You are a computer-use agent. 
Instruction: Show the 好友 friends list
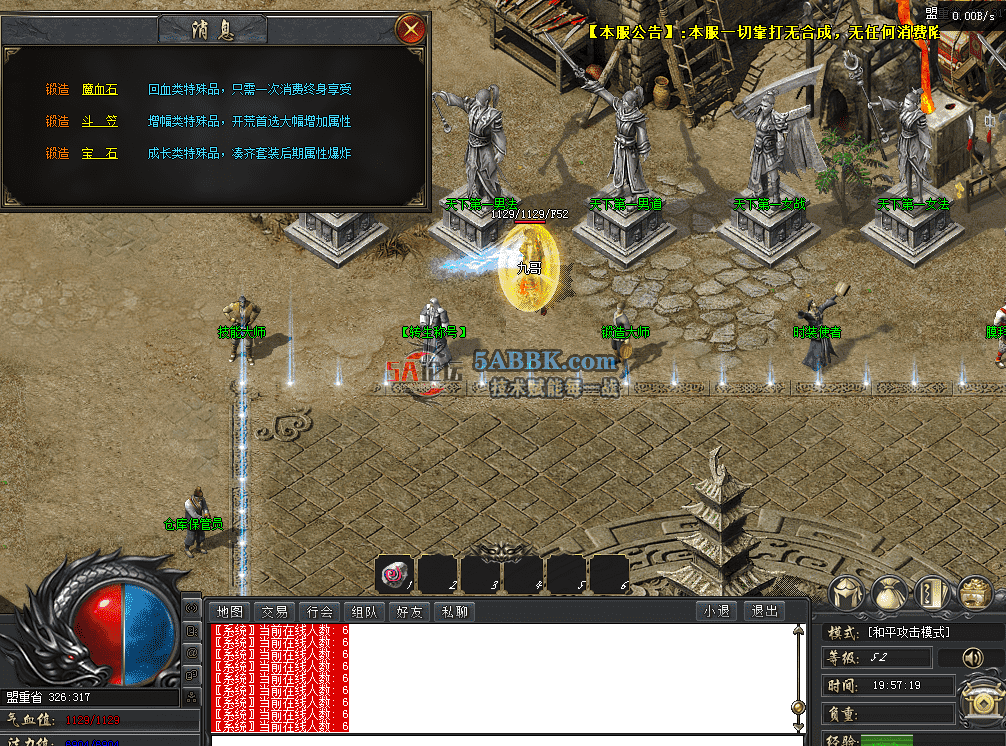(409, 612)
